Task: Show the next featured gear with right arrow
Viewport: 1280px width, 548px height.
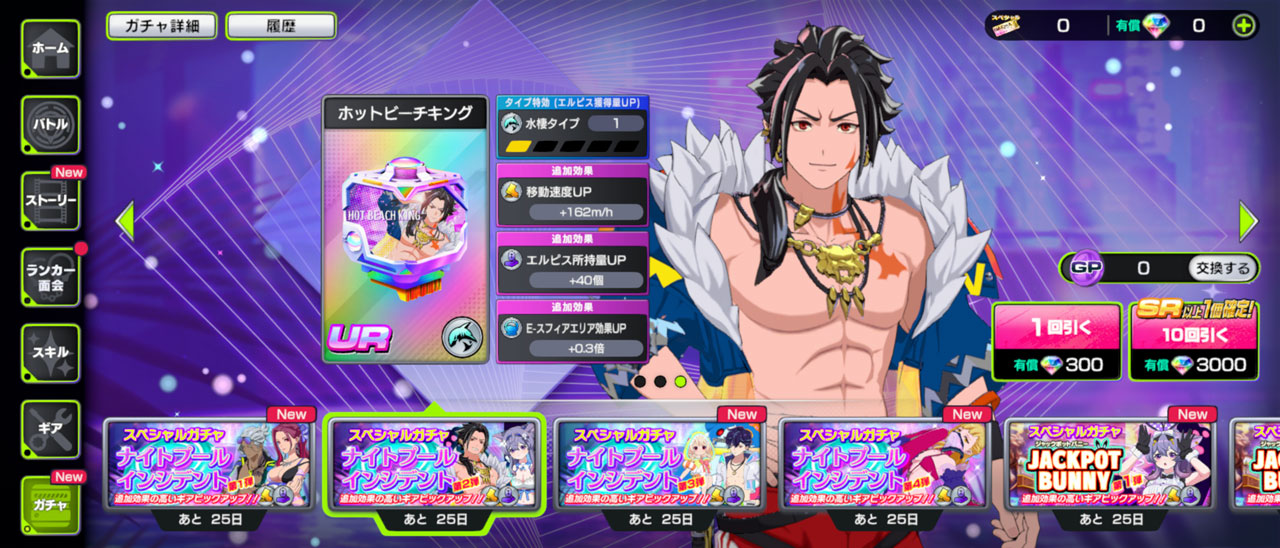Action: (1248, 221)
